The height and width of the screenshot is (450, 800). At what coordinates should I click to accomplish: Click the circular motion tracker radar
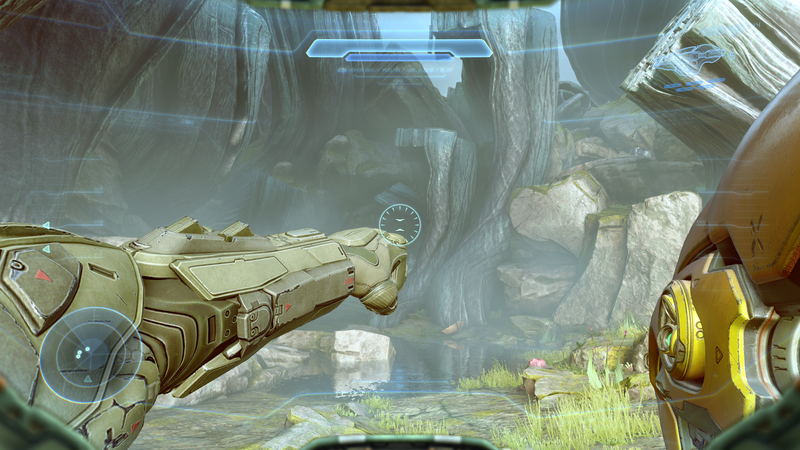coord(90,357)
